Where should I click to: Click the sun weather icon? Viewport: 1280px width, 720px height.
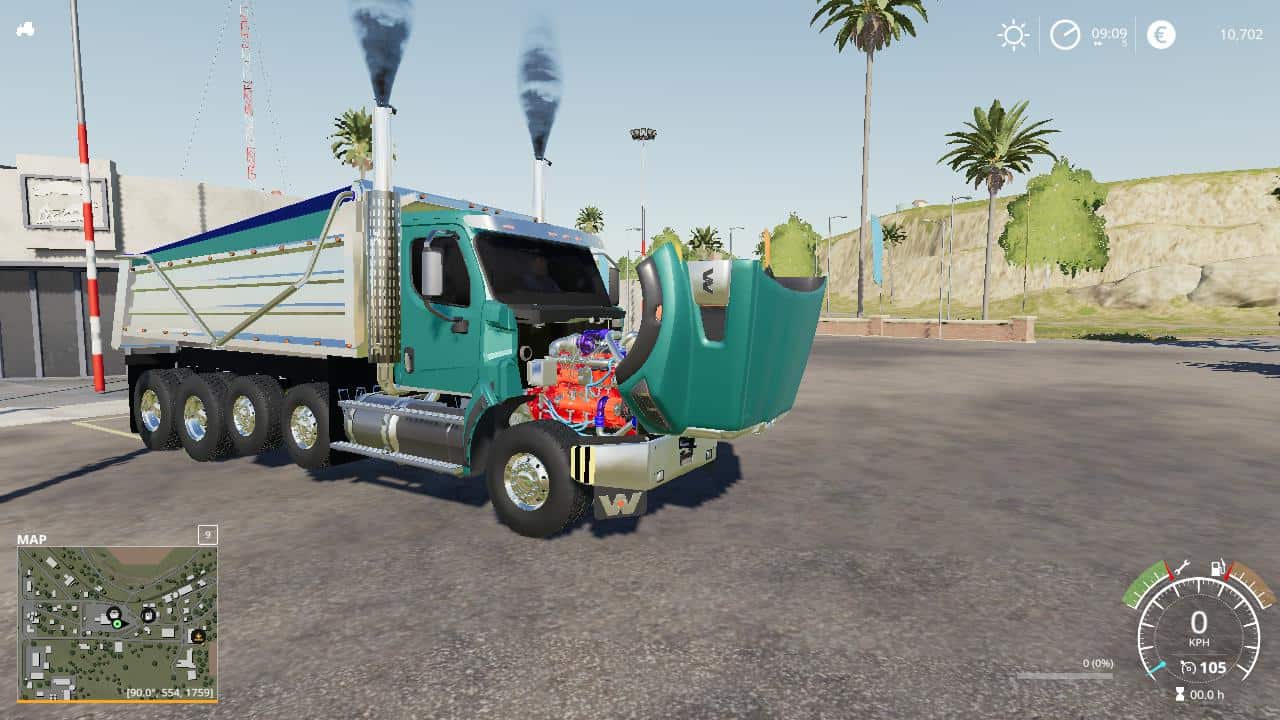1013,35
